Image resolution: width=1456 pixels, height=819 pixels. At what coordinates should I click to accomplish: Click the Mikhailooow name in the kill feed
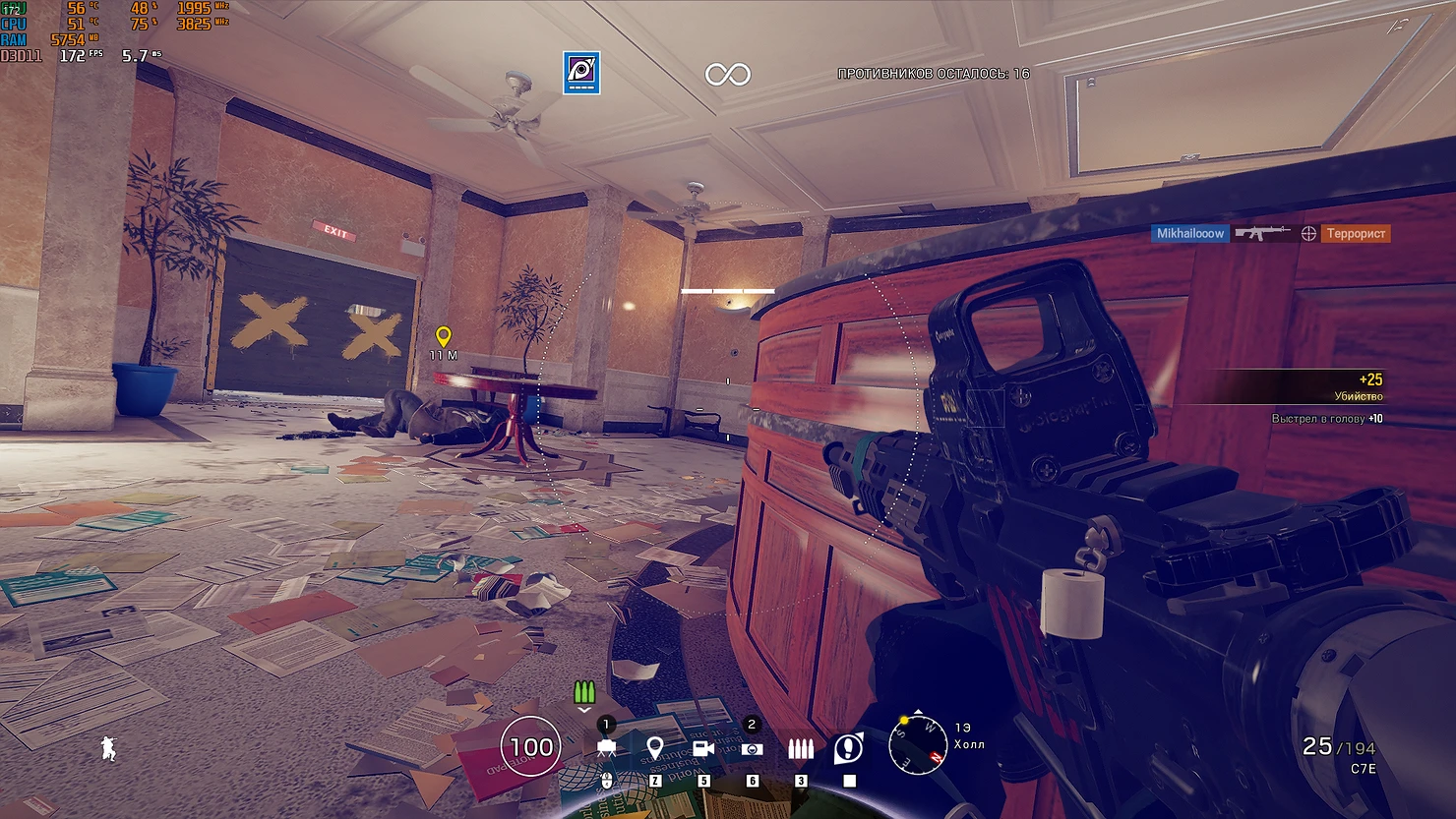pyautogui.click(x=1190, y=233)
